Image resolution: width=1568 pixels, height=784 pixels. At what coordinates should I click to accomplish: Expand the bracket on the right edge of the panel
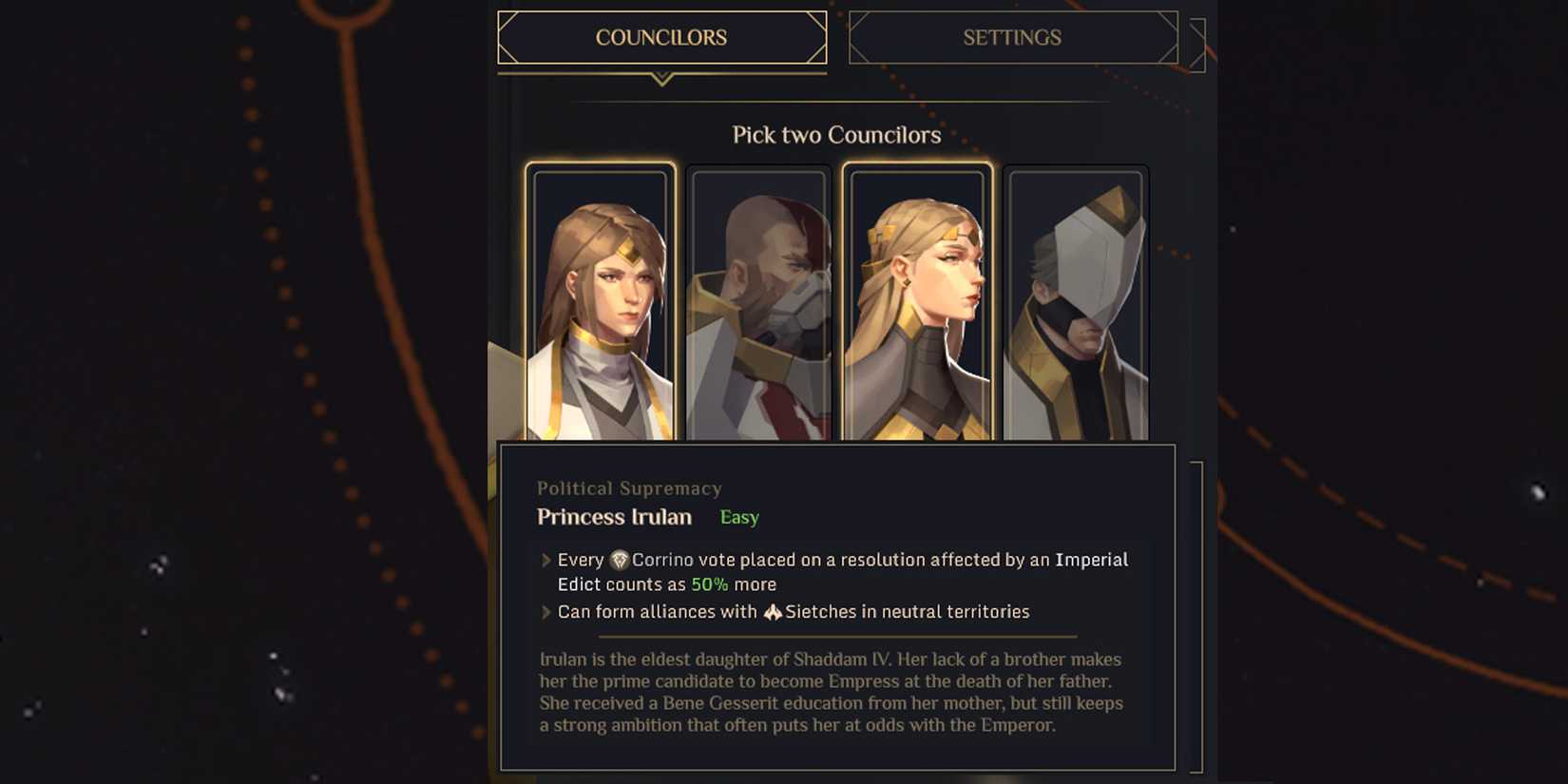pyautogui.click(x=1197, y=618)
